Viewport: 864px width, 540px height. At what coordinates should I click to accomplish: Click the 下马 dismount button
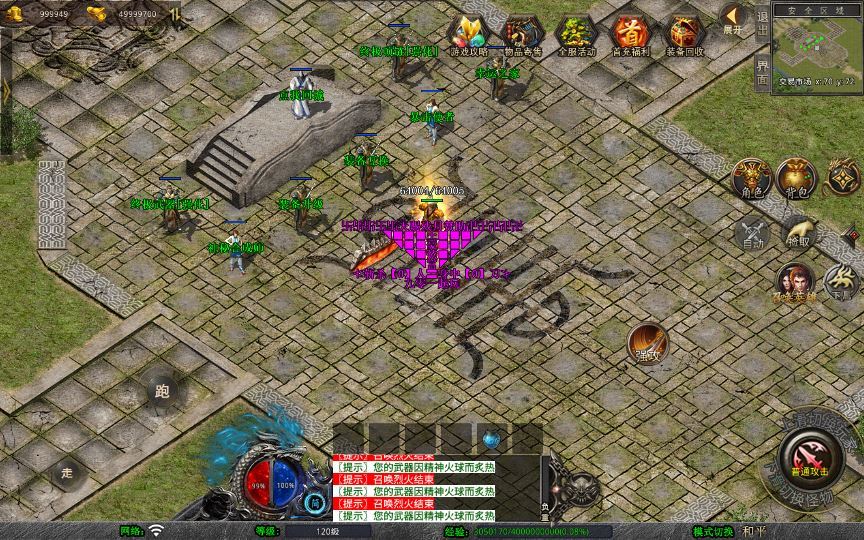[840, 282]
